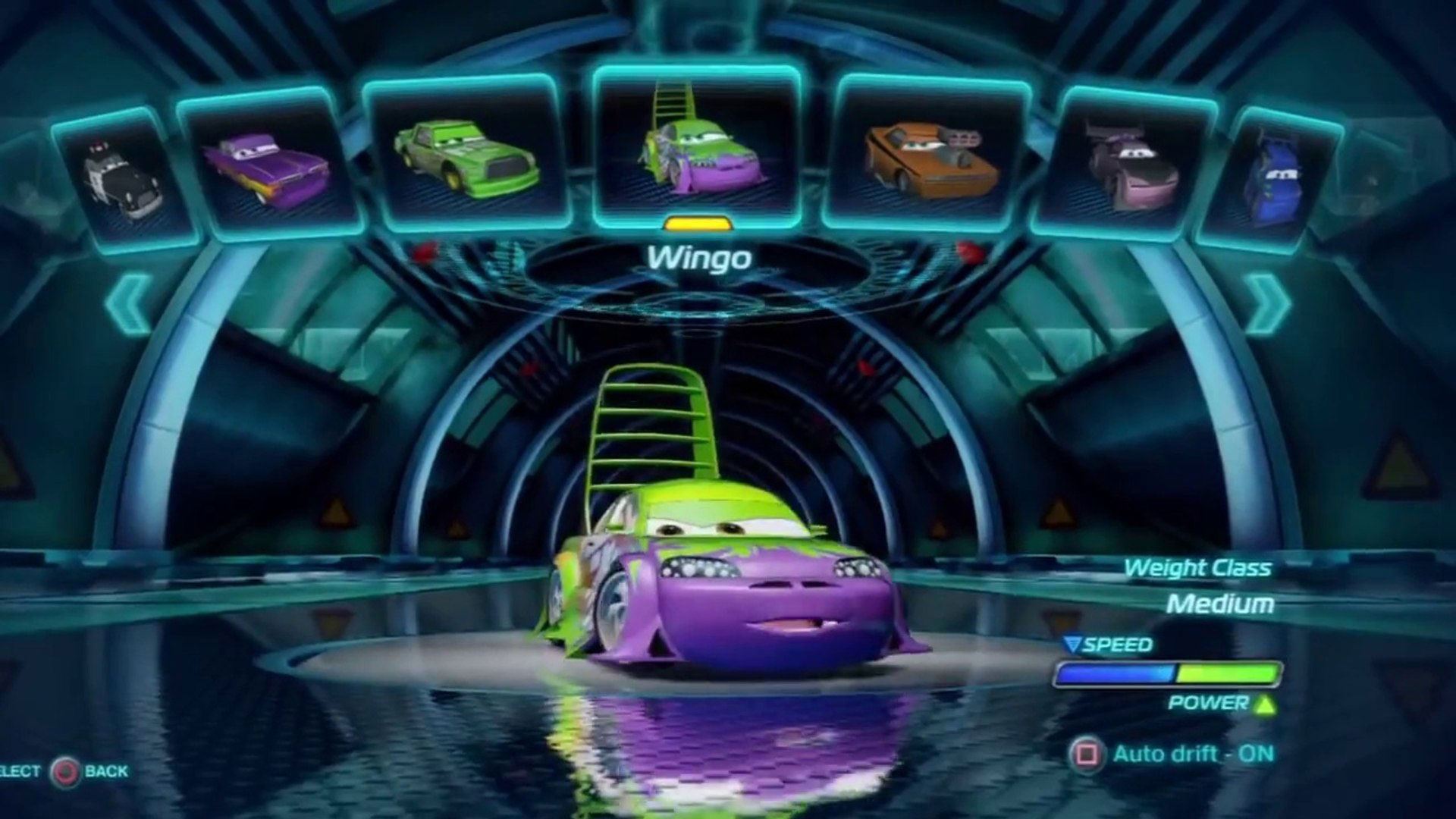The image size is (1456, 819).
Task: Show next characters with right arrow
Action: pos(1265,303)
